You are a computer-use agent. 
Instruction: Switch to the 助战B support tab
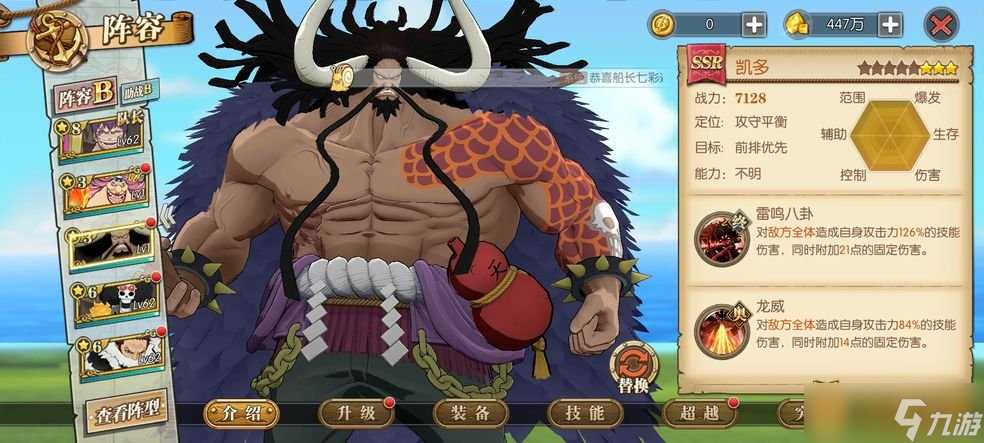click(x=137, y=93)
